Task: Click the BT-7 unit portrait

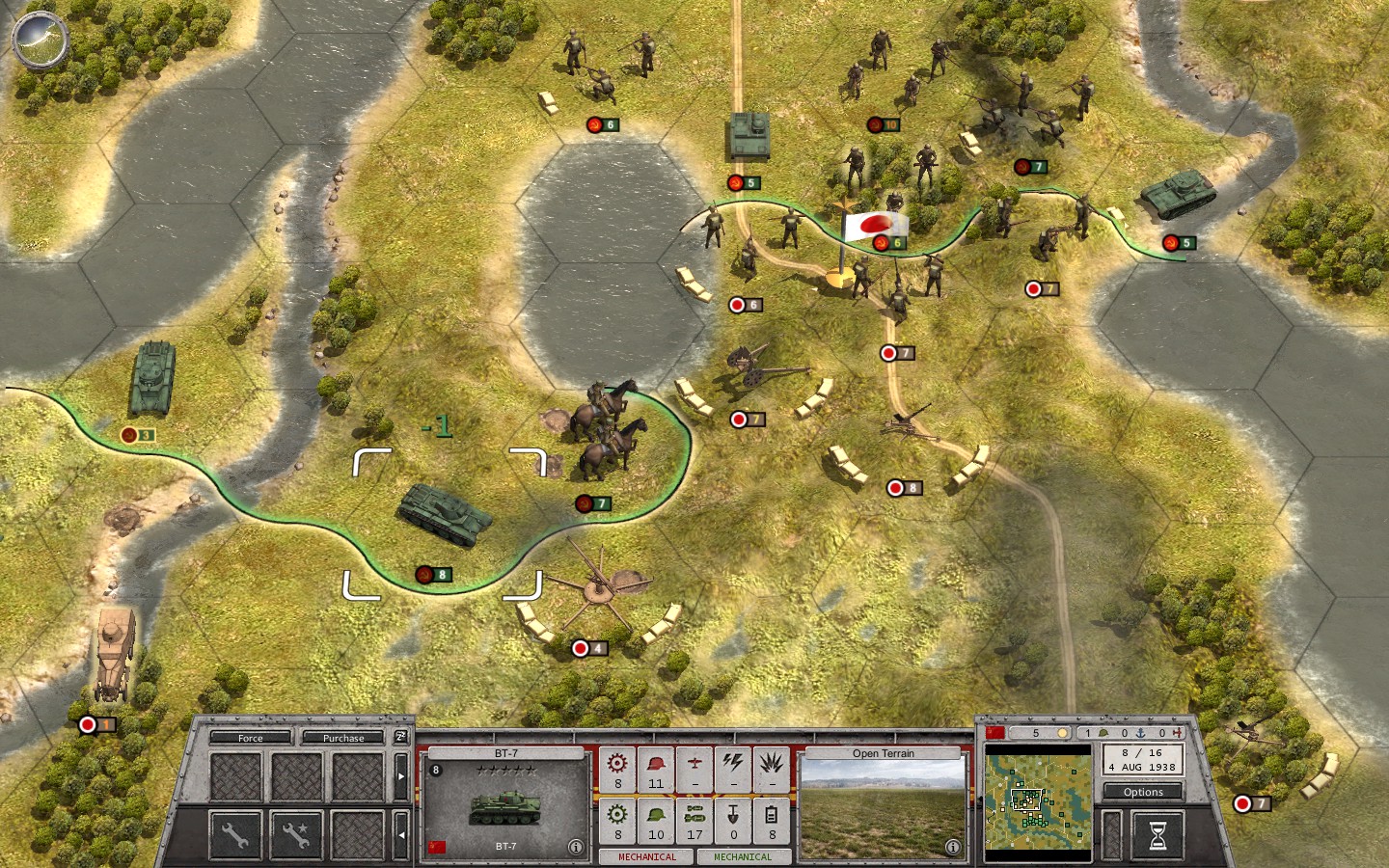Action: tap(505, 805)
